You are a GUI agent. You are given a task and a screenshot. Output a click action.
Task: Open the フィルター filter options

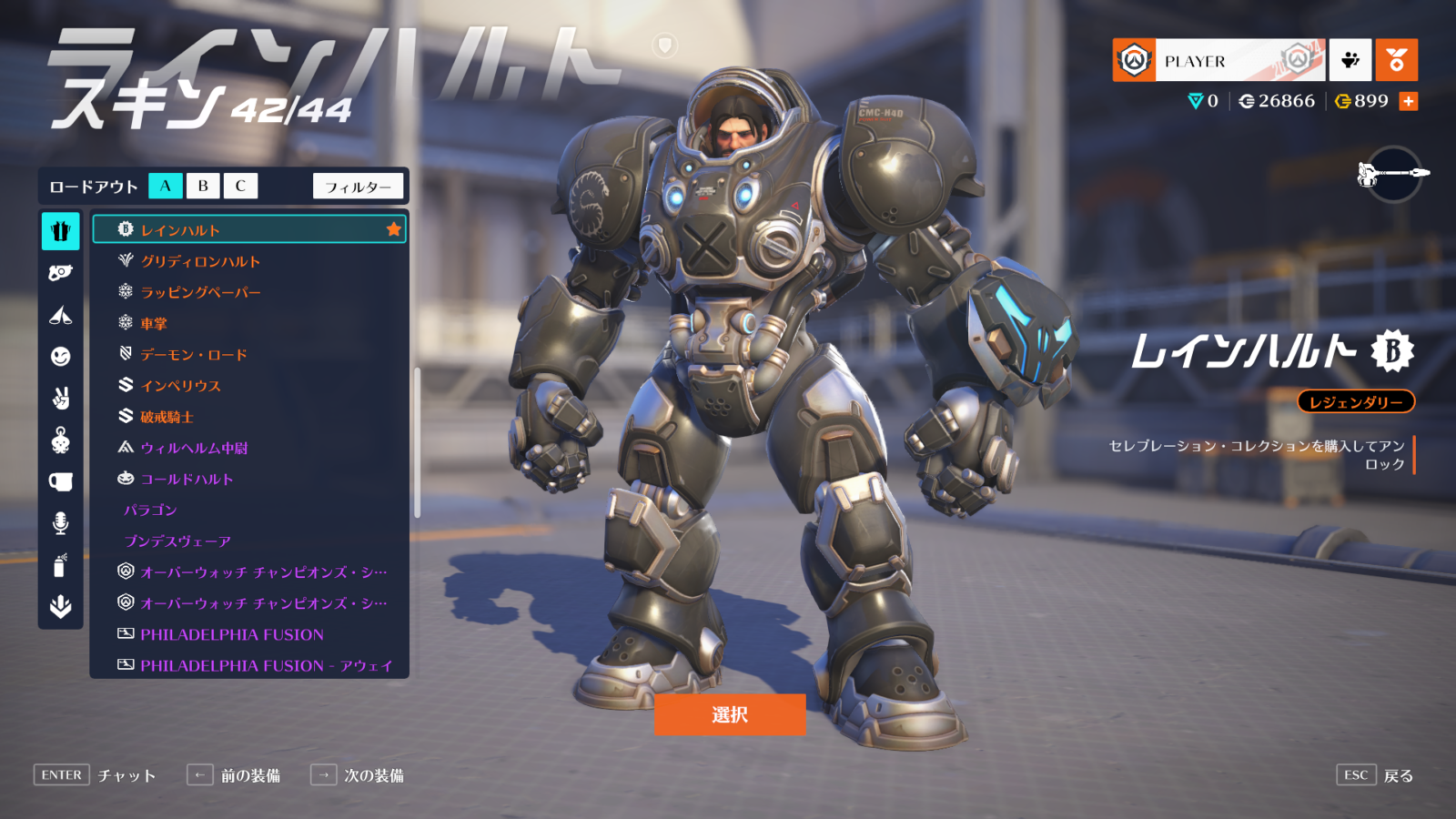(359, 186)
